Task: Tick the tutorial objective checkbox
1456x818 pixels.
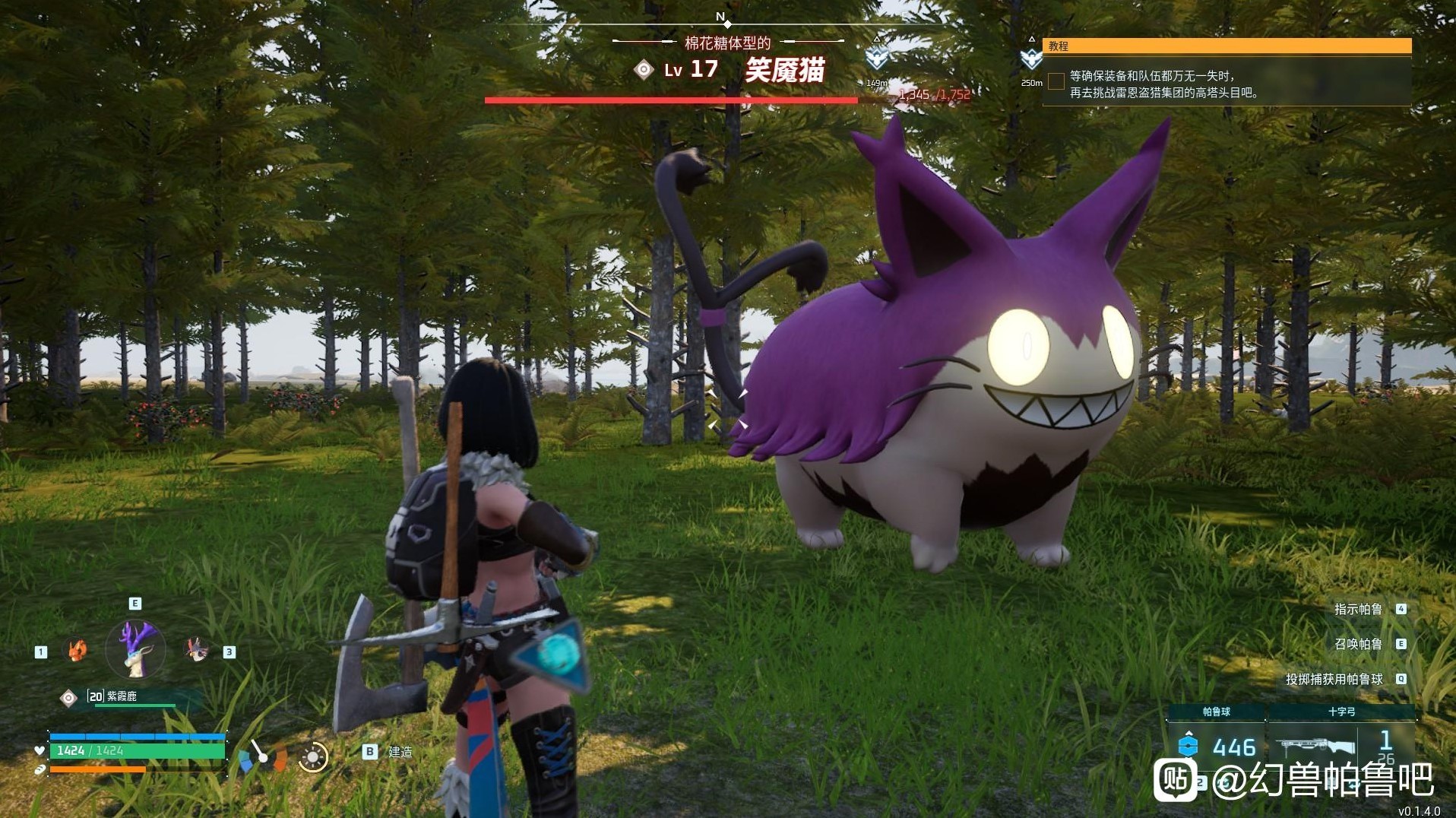Action: 1056,81
